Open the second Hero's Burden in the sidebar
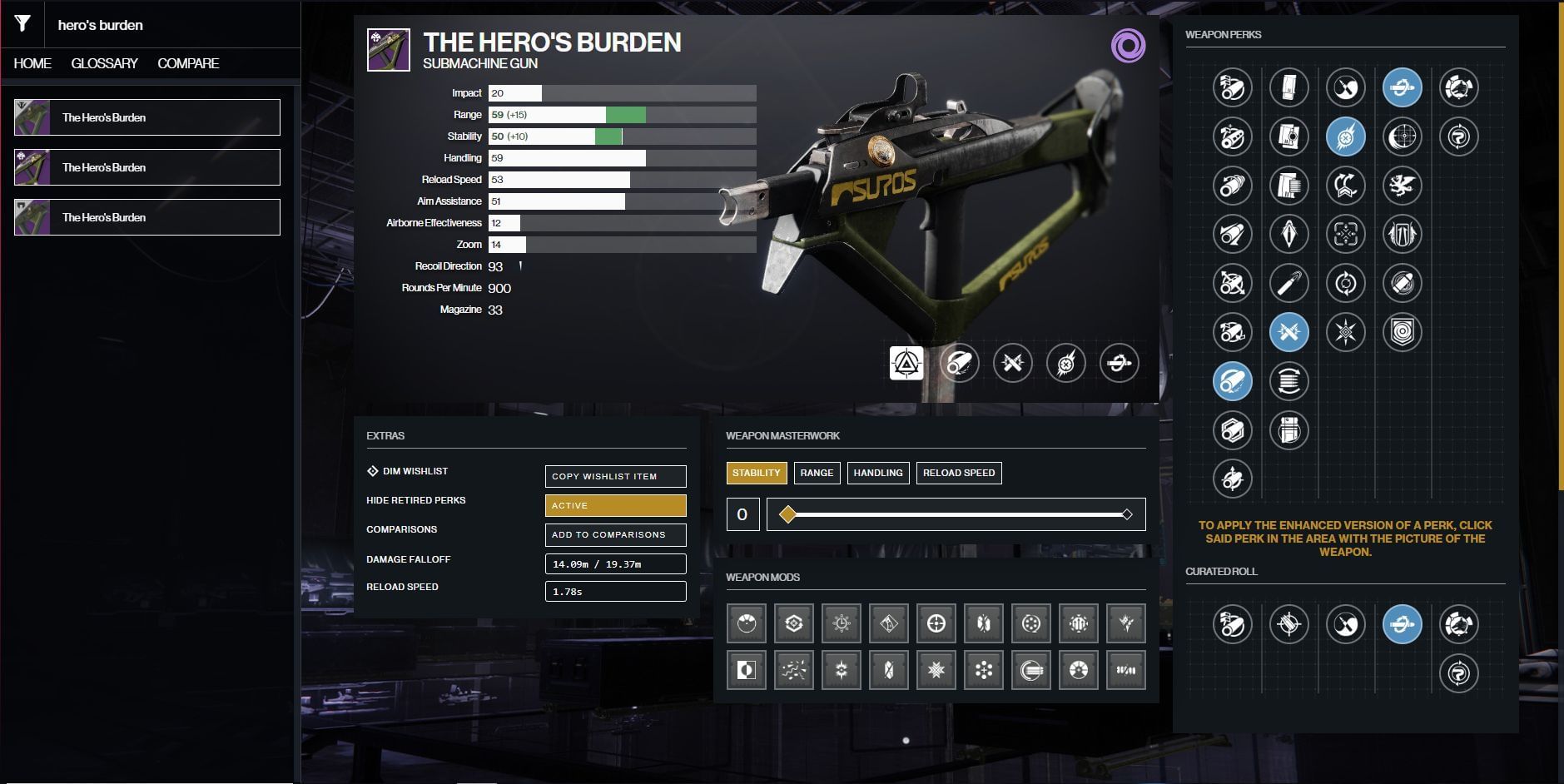This screenshot has width=1564, height=784. (x=147, y=166)
